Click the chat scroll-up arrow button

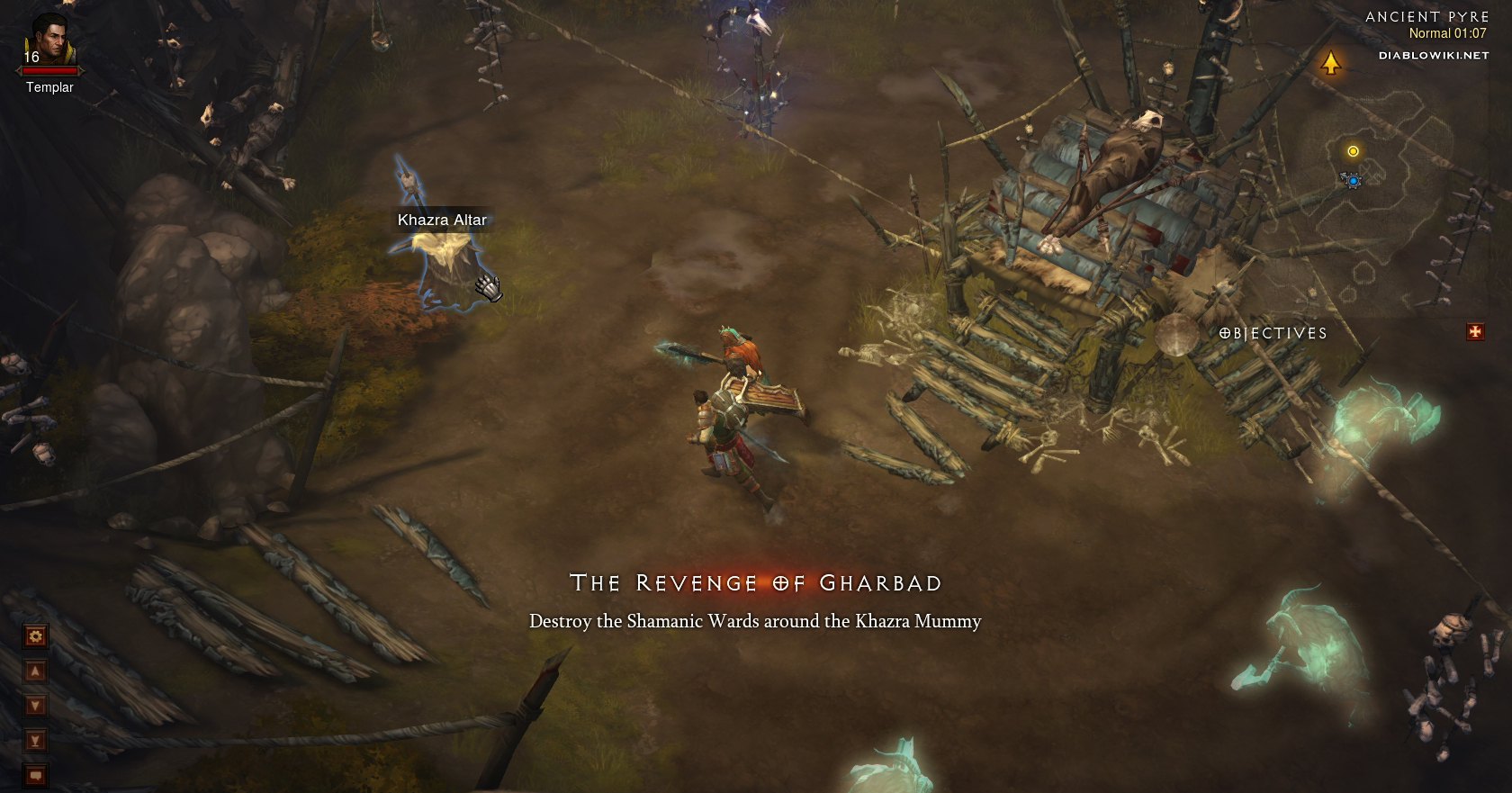click(x=35, y=671)
